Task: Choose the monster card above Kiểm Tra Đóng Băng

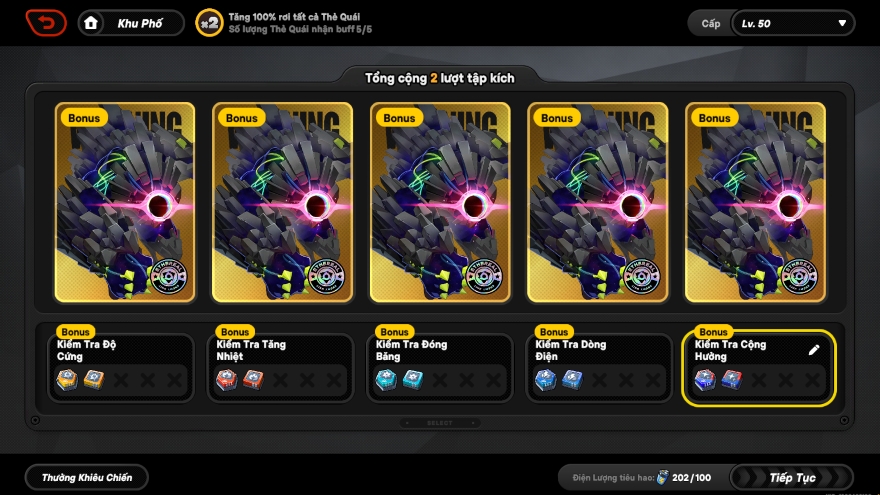Action: pyautogui.click(x=441, y=202)
